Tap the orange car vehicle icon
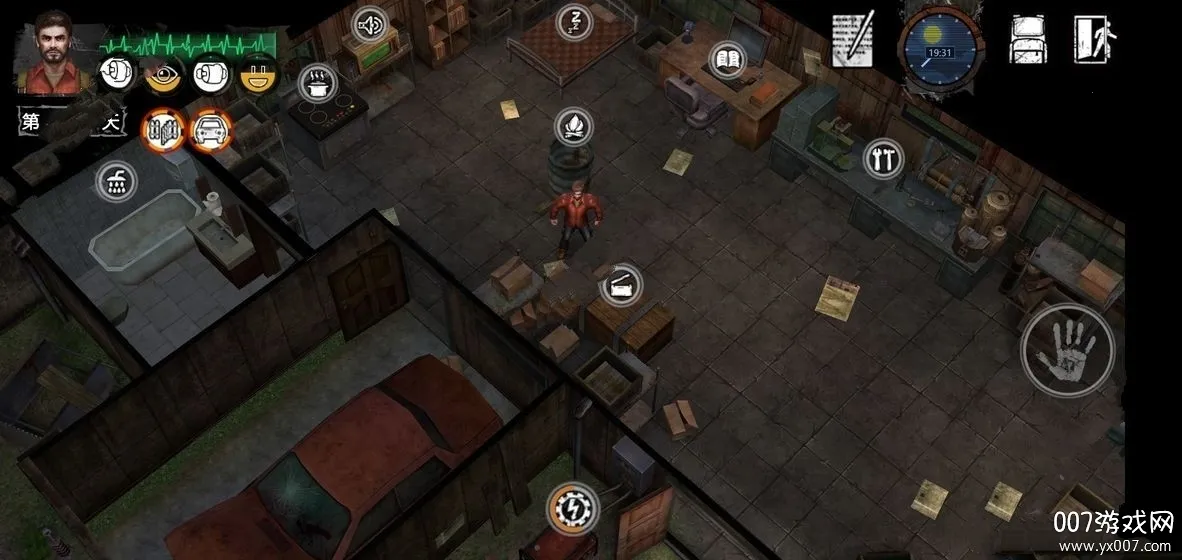Viewport: 1182px width, 560px height. tap(210, 128)
